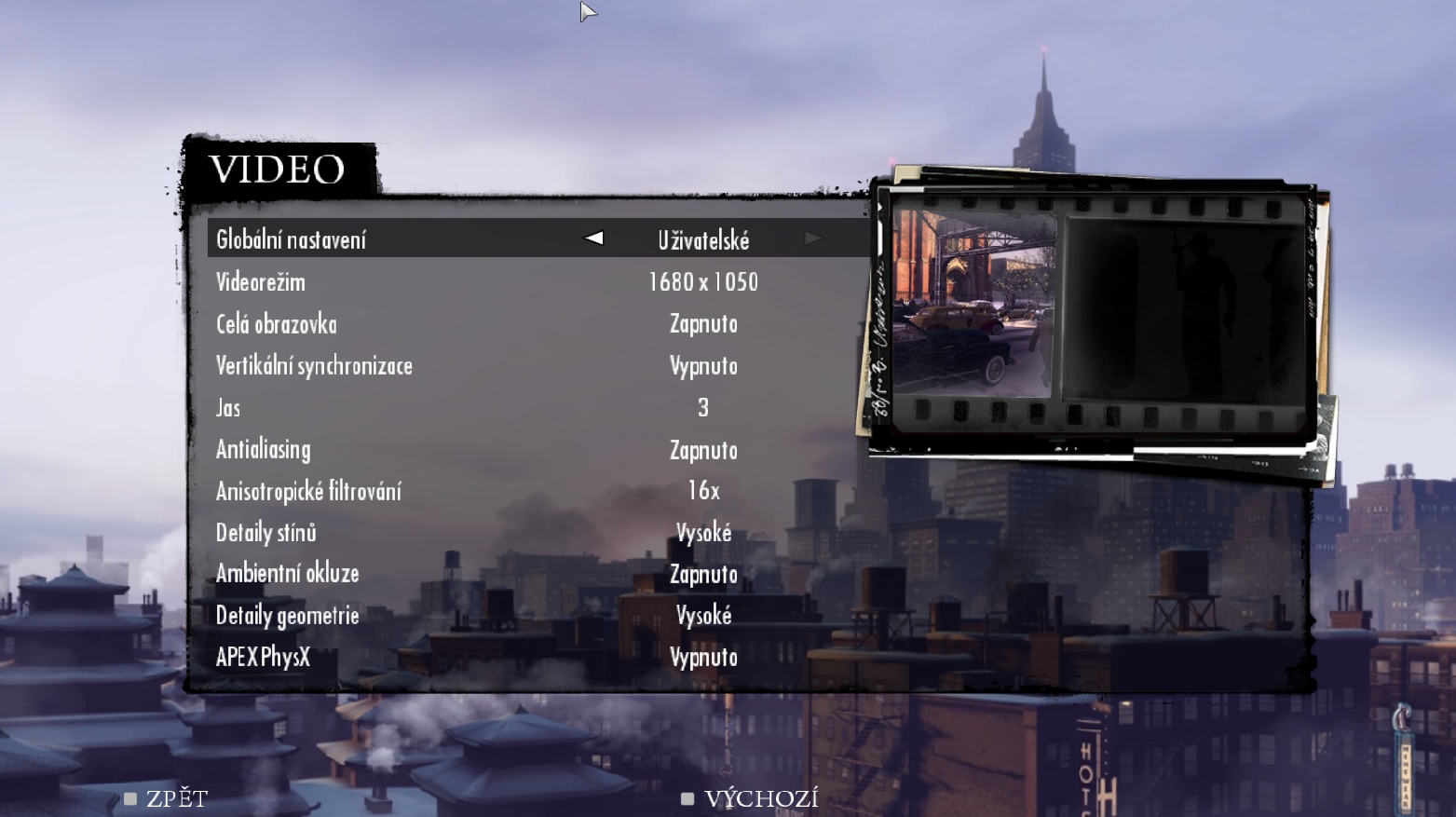Select the Videorežim resolution setting
This screenshot has height=817, width=1456.
tap(702, 281)
